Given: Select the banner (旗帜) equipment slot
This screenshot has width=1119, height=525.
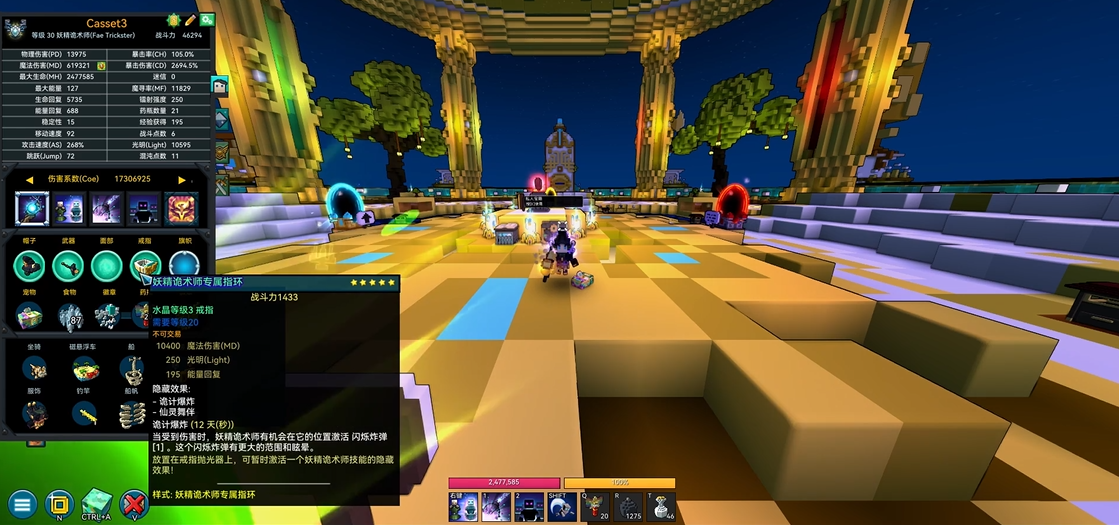Looking at the screenshot, I should [184, 266].
